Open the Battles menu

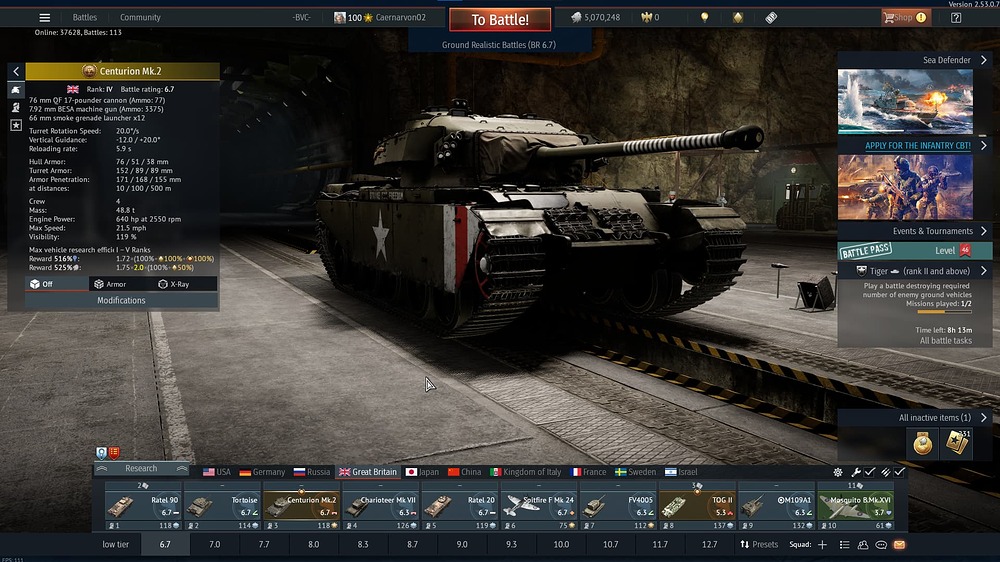tap(85, 18)
